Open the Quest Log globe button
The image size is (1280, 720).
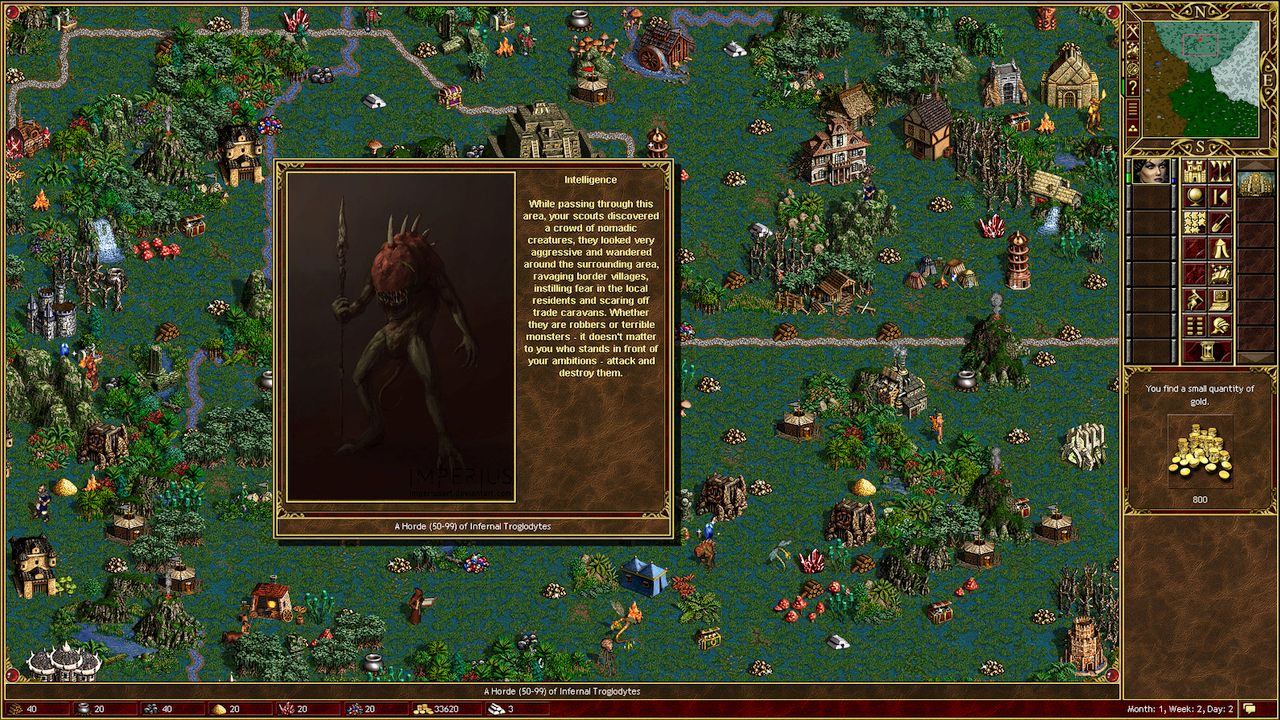point(1194,197)
